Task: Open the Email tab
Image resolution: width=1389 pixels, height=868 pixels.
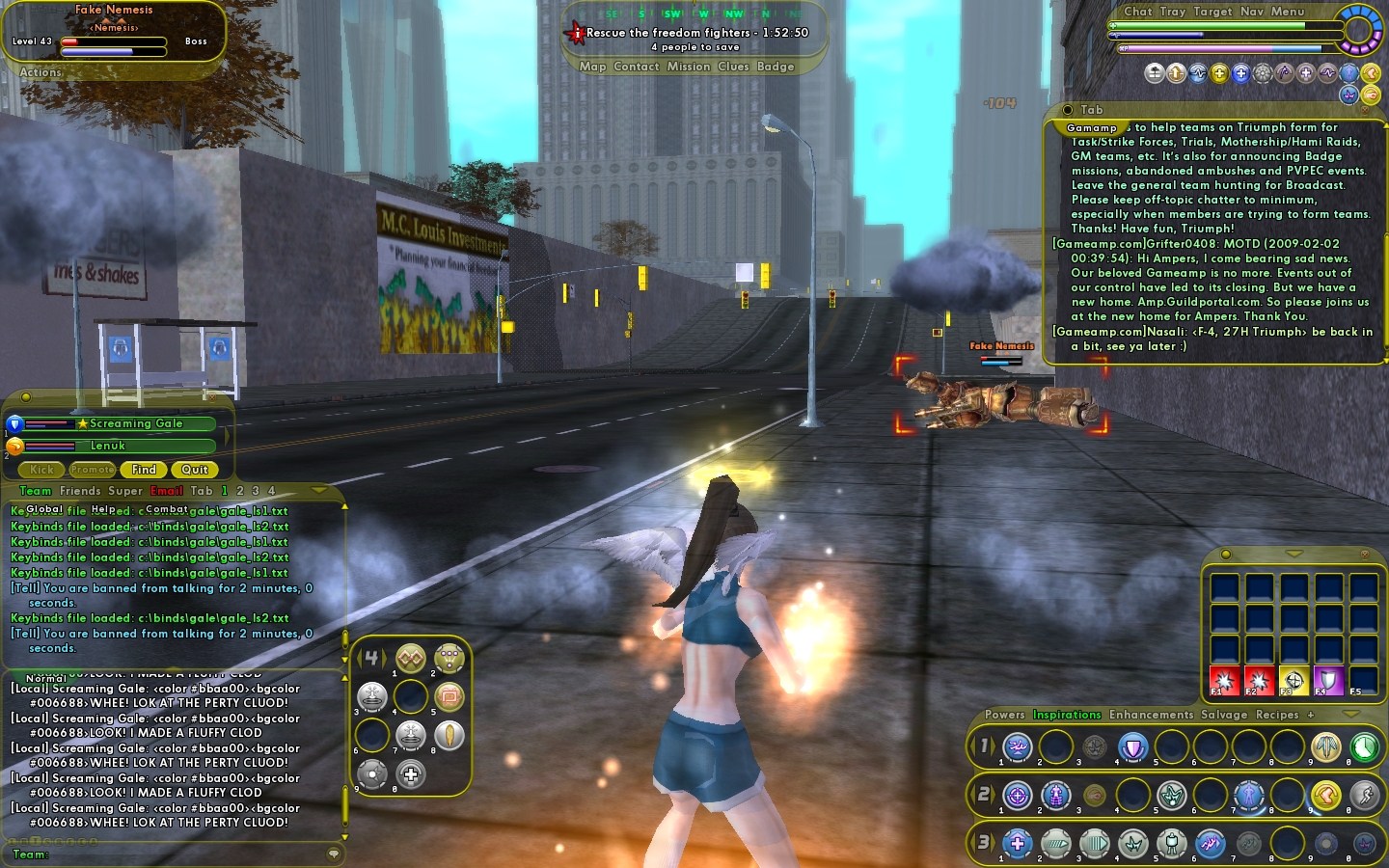Action: [x=166, y=491]
